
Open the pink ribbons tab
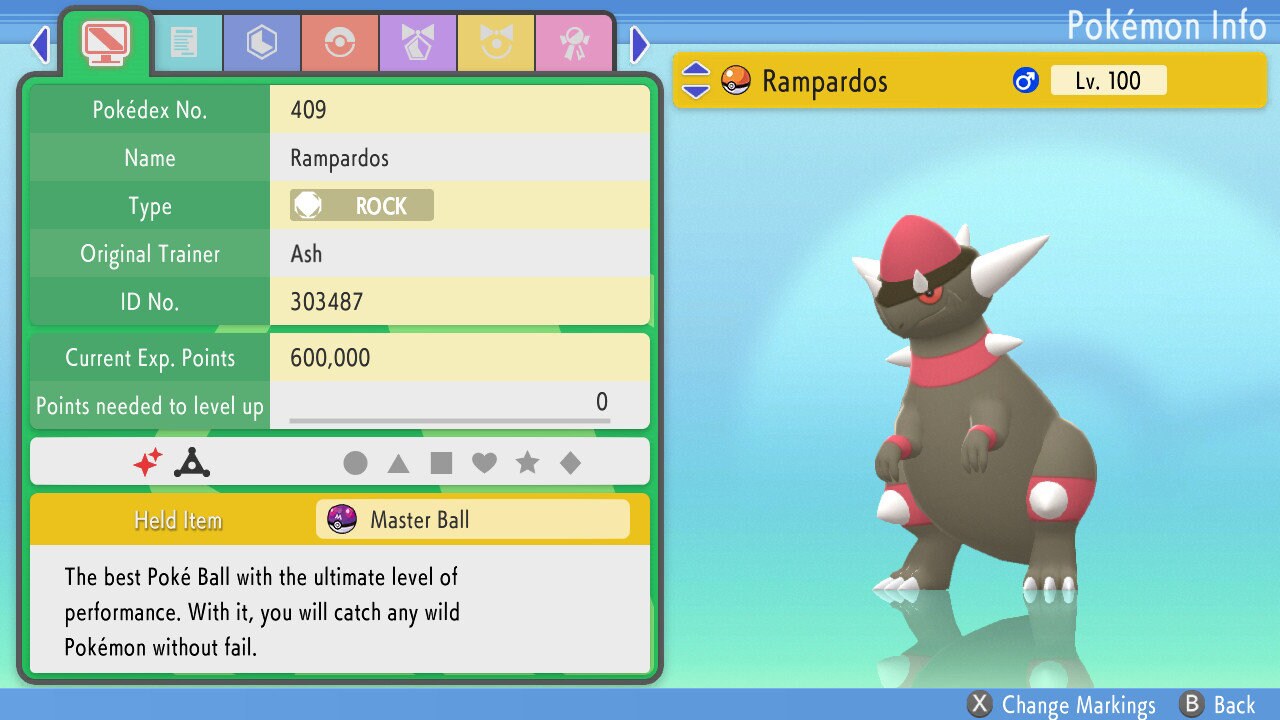coord(574,42)
